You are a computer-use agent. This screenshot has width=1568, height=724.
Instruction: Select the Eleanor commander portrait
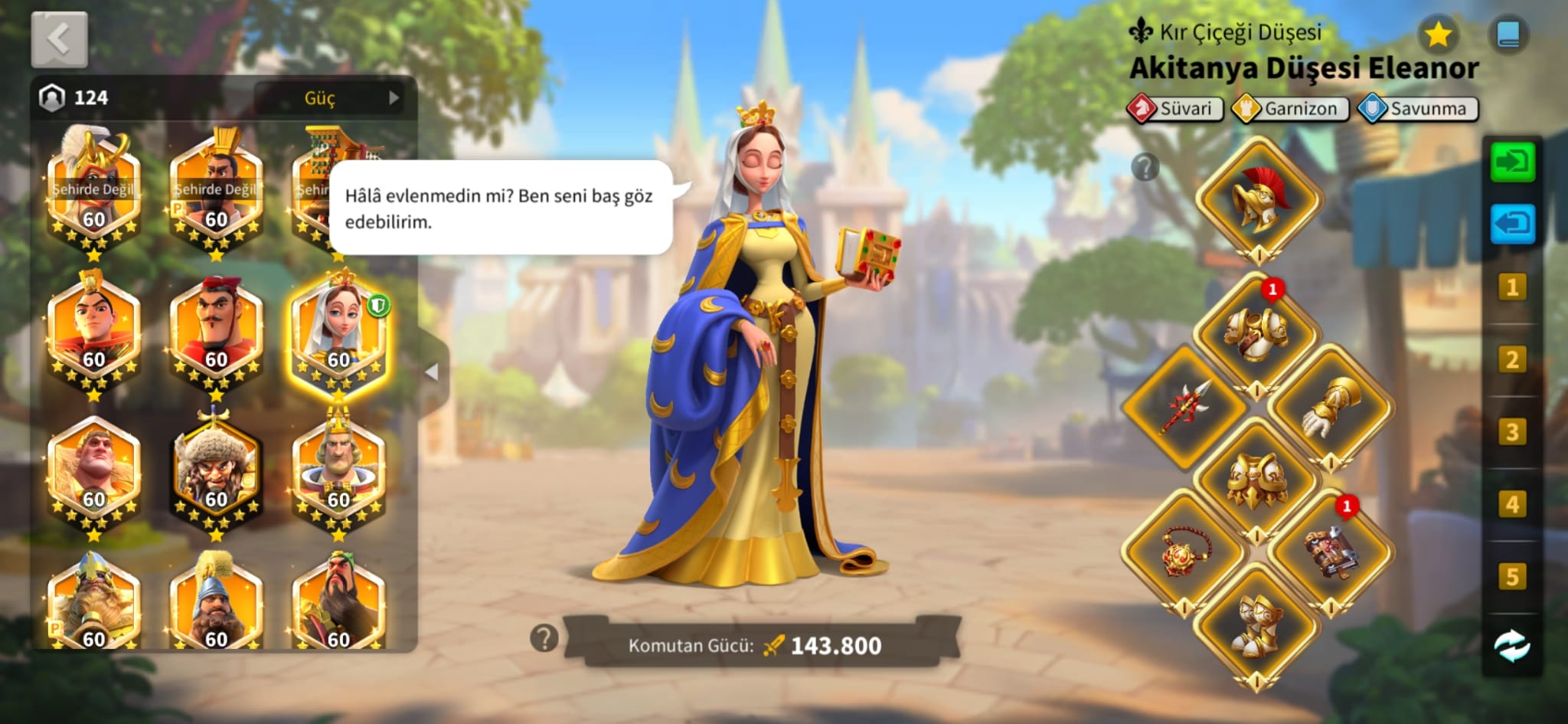(338, 332)
